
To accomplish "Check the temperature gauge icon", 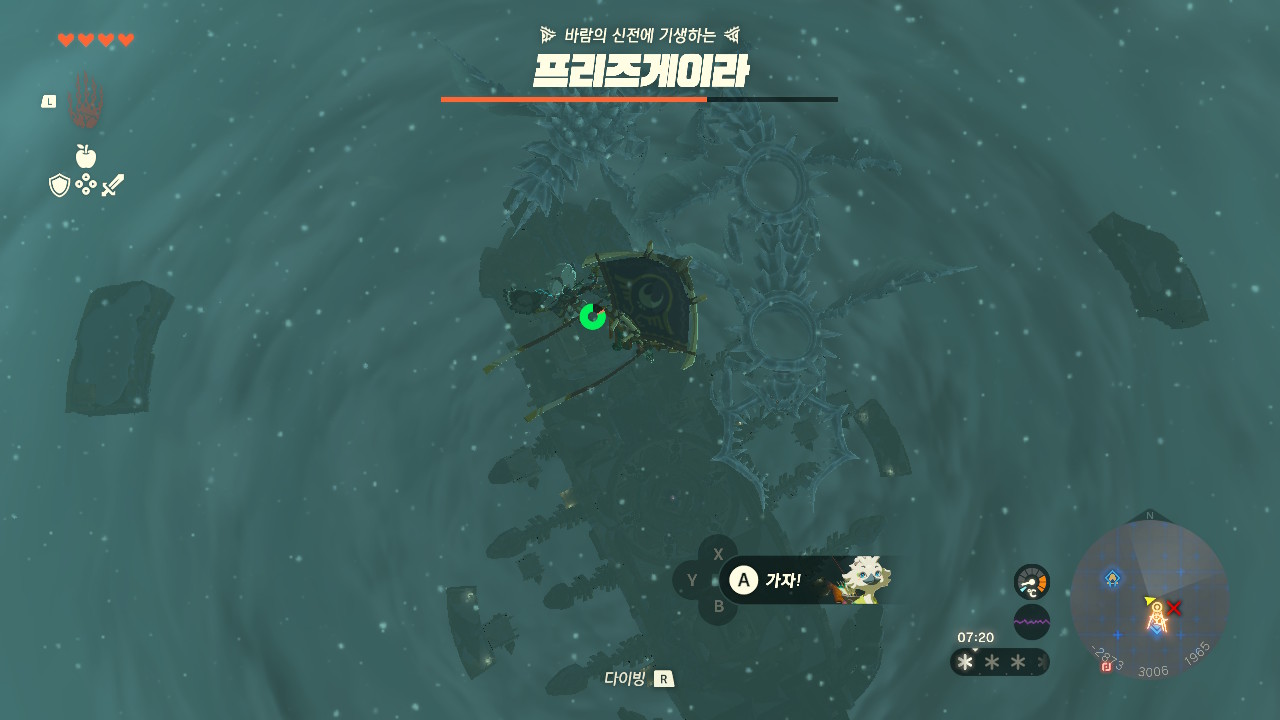I will coord(1031,582).
